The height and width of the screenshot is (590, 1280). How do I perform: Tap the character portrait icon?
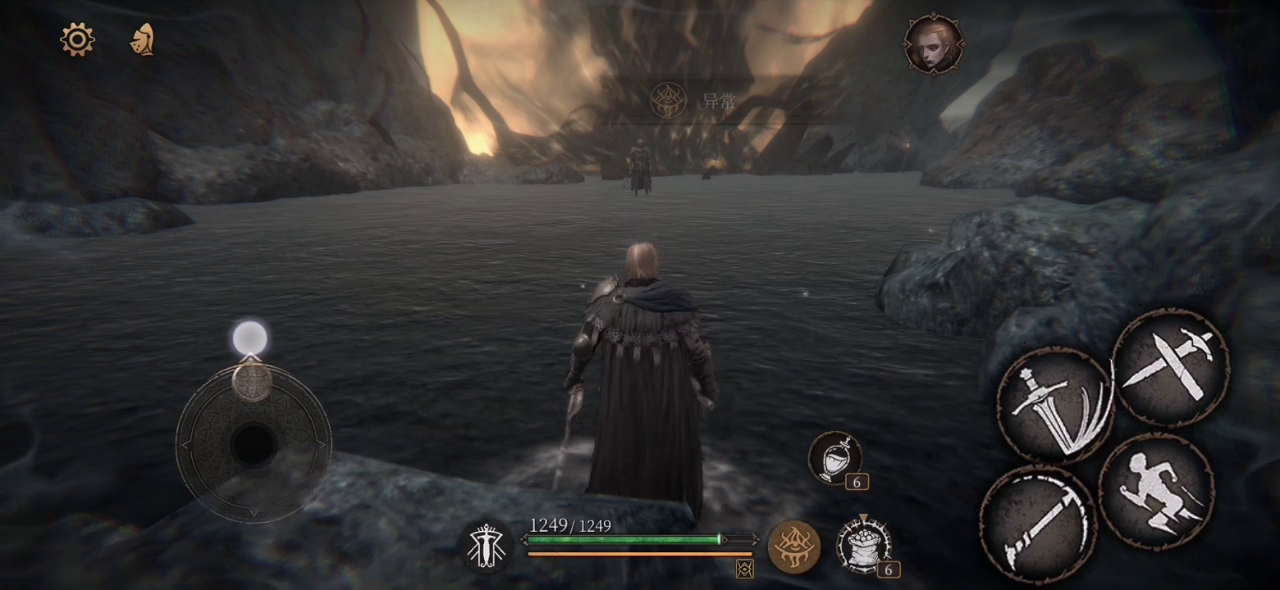933,44
